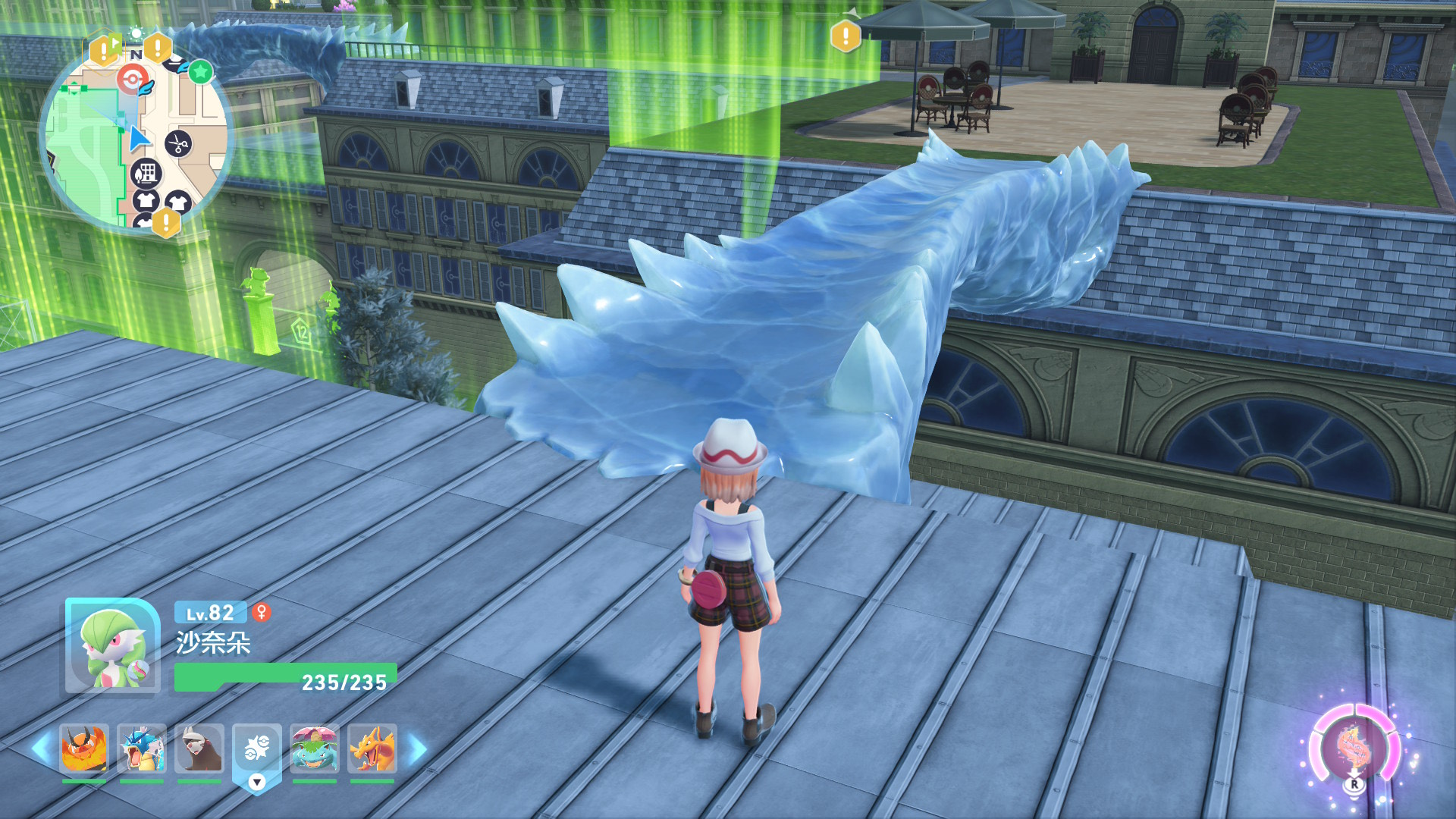Choose the Venusaur party slot
The image size is (1456, 819).
[315, 748]
